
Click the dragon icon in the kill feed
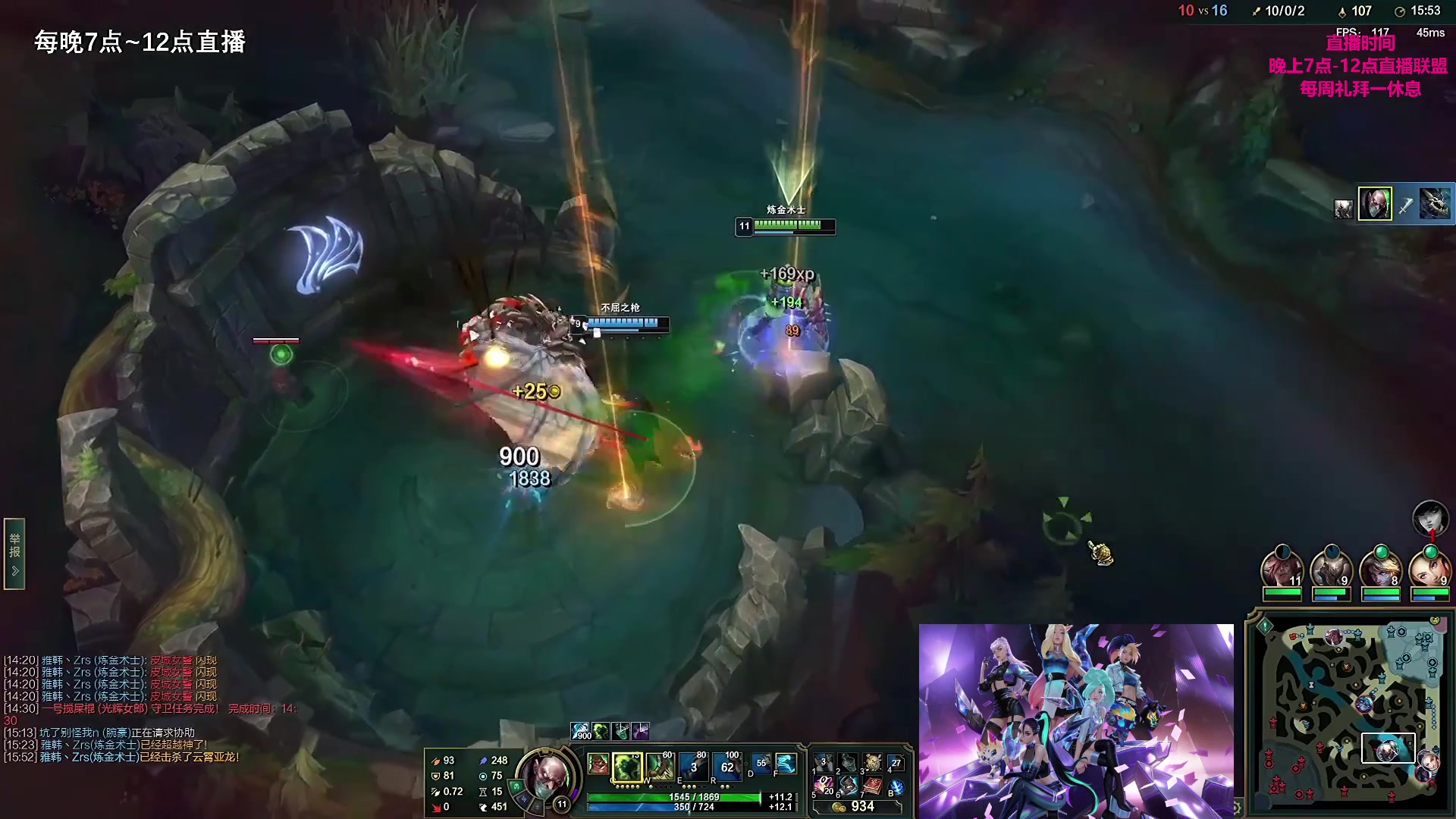coord(1434,205)
